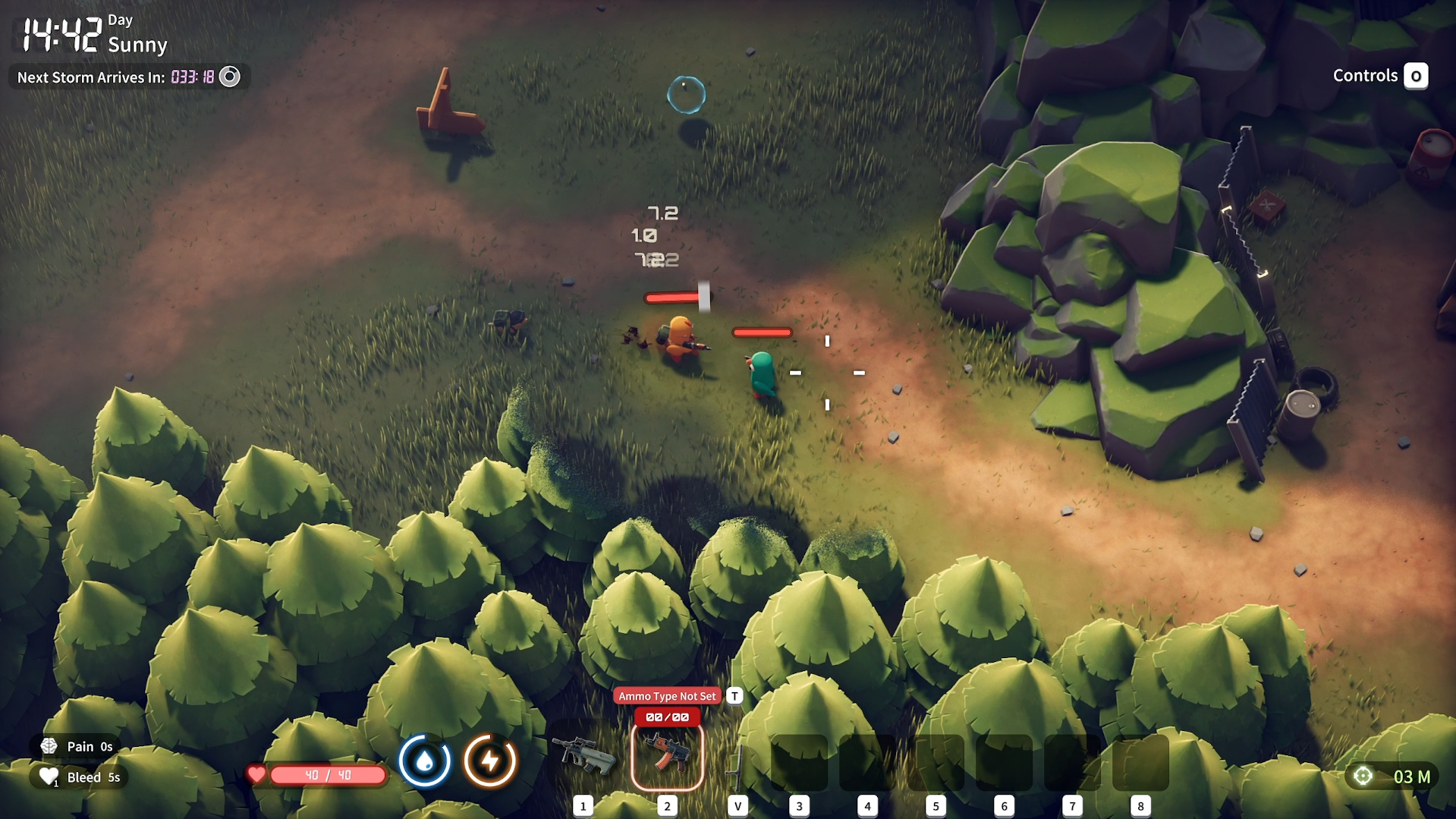Click the Pain status brain icon

click(x=49, y=746)
